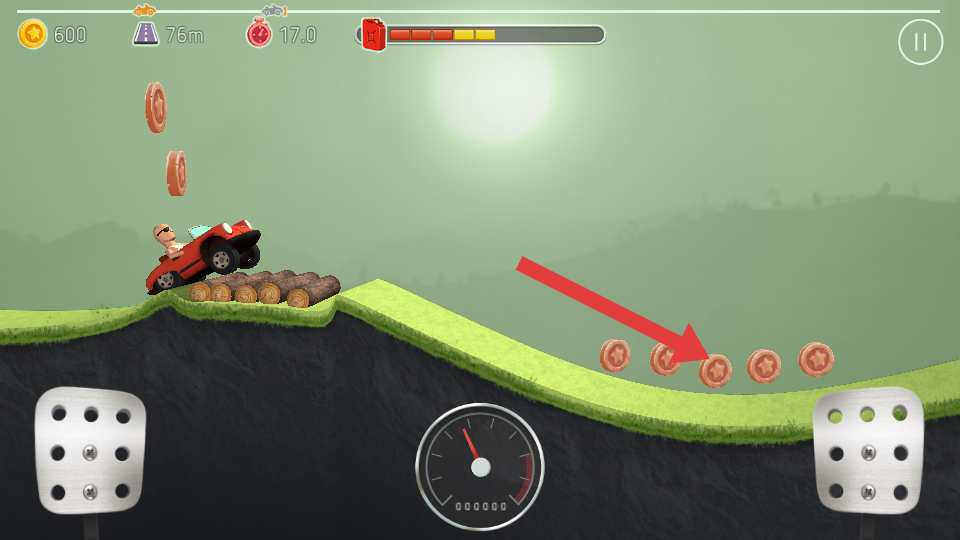The height and width of the screenshot is (540, 960).
Task: Tap the right gas pedal
Action: click(x=868, y=450)
